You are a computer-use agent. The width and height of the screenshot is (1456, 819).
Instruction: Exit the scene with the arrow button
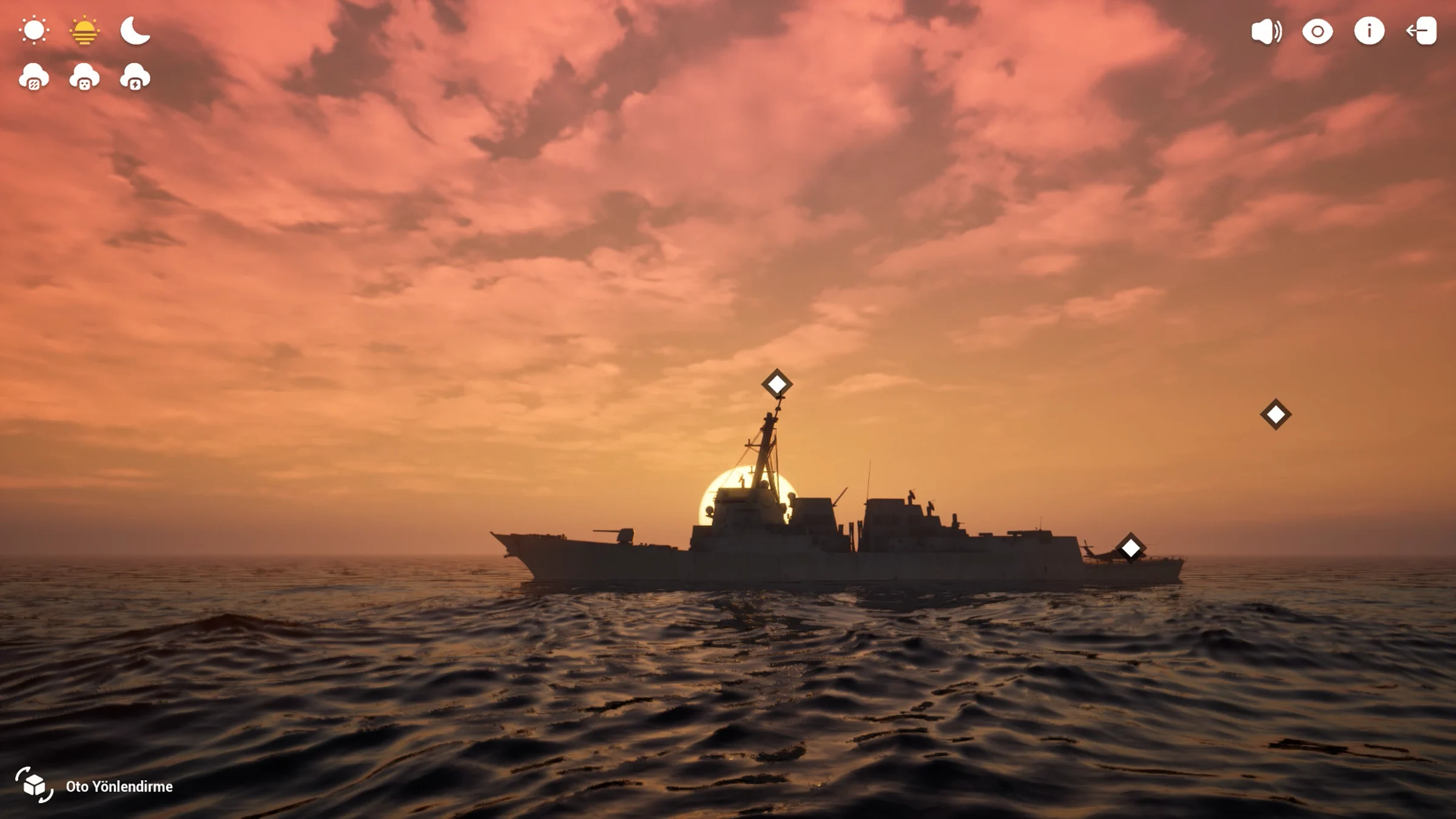(1421, 32)
